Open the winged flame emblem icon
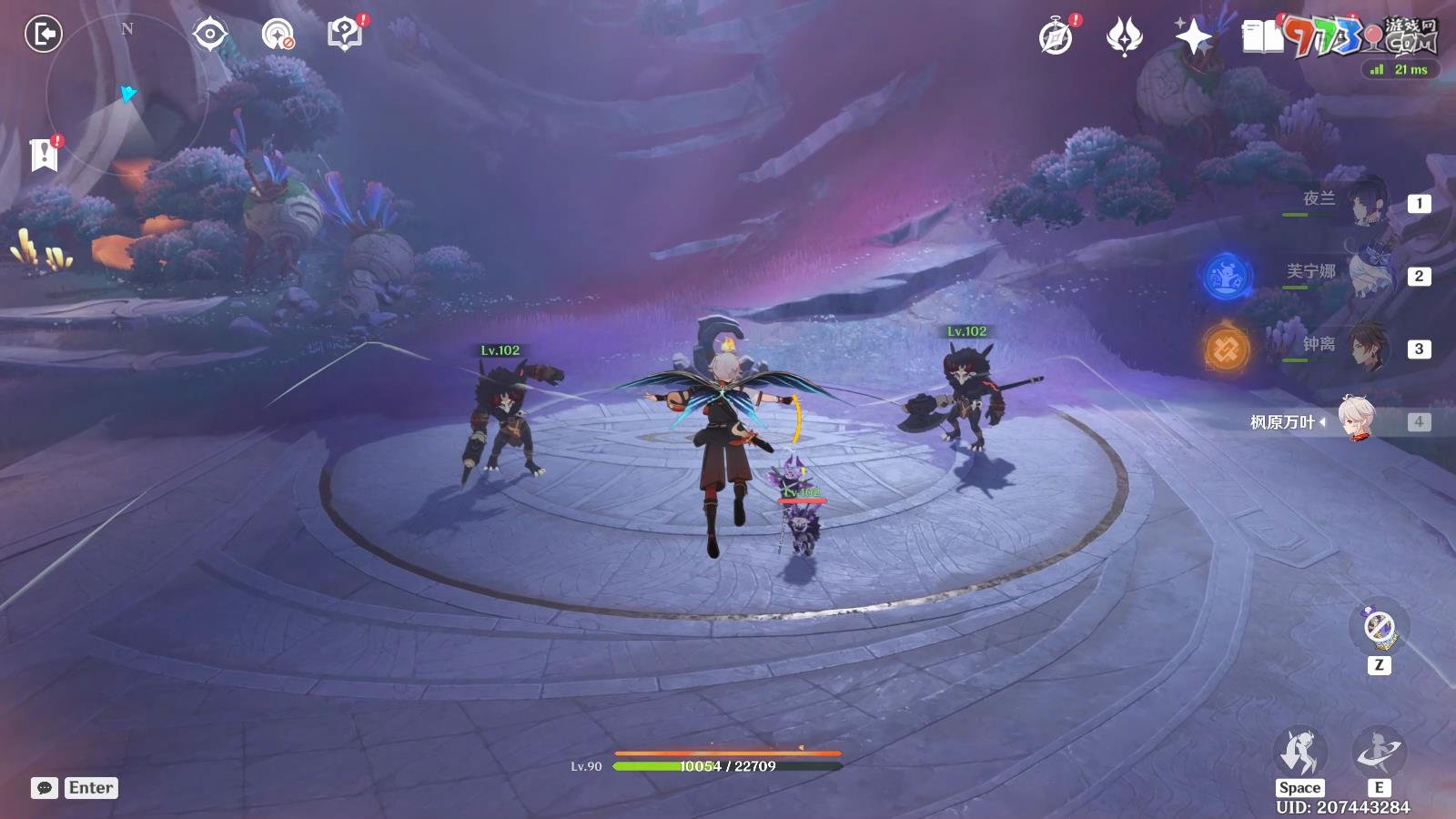Viewport: 1456px width, 819px height. tap(1125, 37)
